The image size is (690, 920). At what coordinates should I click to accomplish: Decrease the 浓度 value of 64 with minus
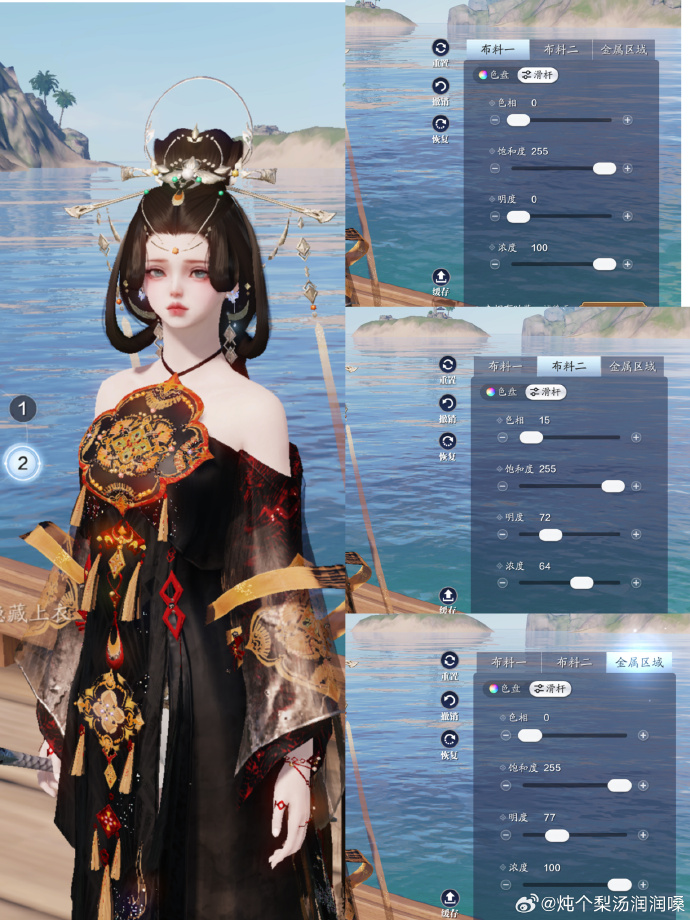[x=503, y=582]
